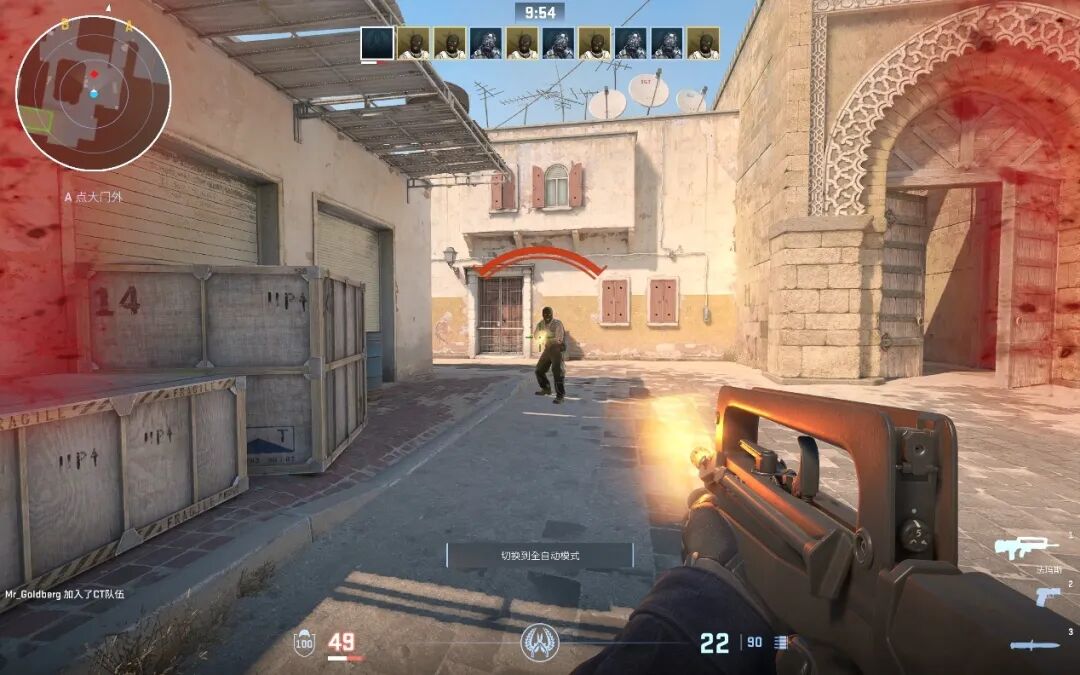Click the CT team emblem badge
Viewport: 1080px width, 675px height.
pyautogui.click(x=539, y=641)
